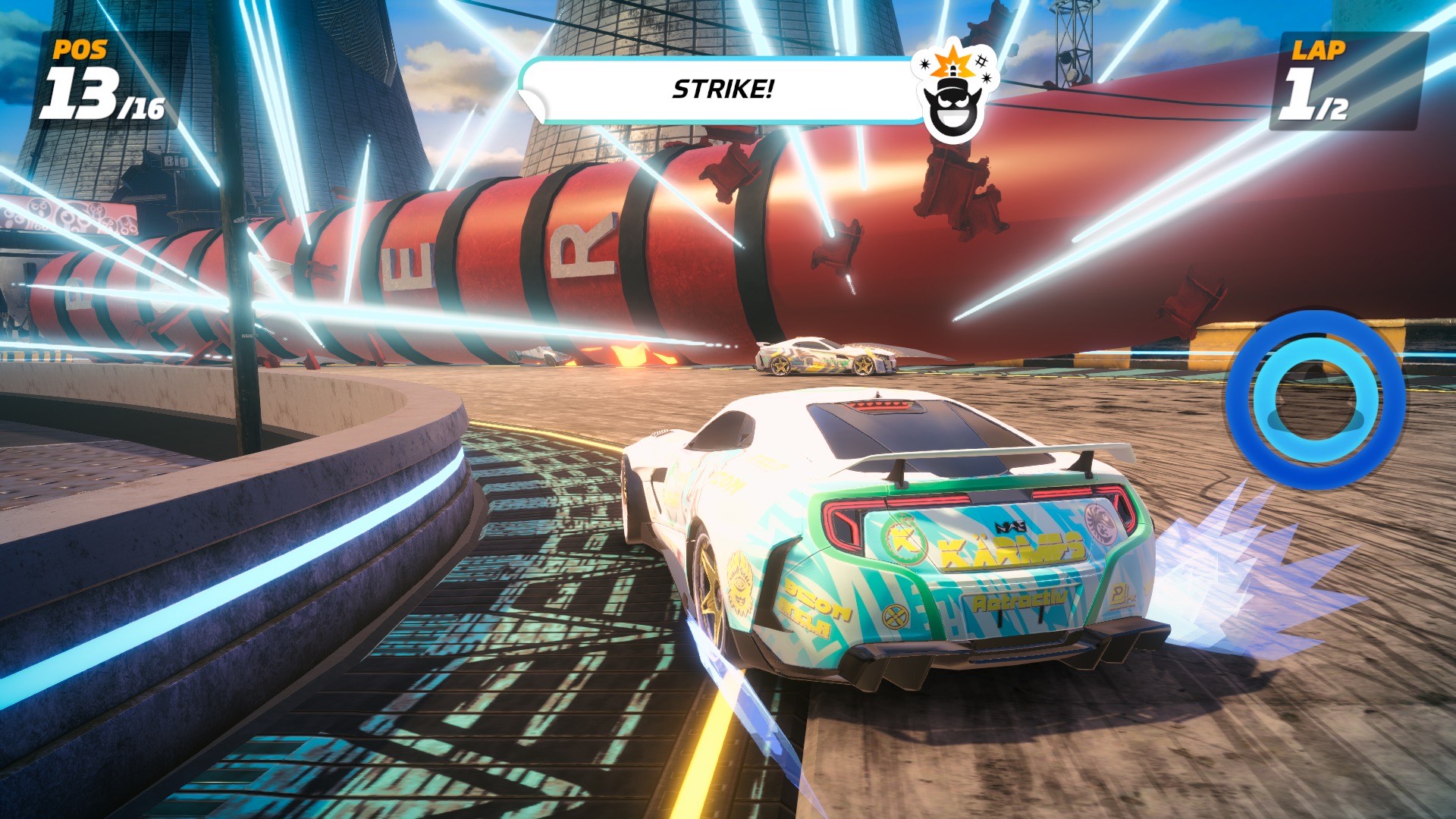Click the STRIKE! notification banner

[723, 90]
